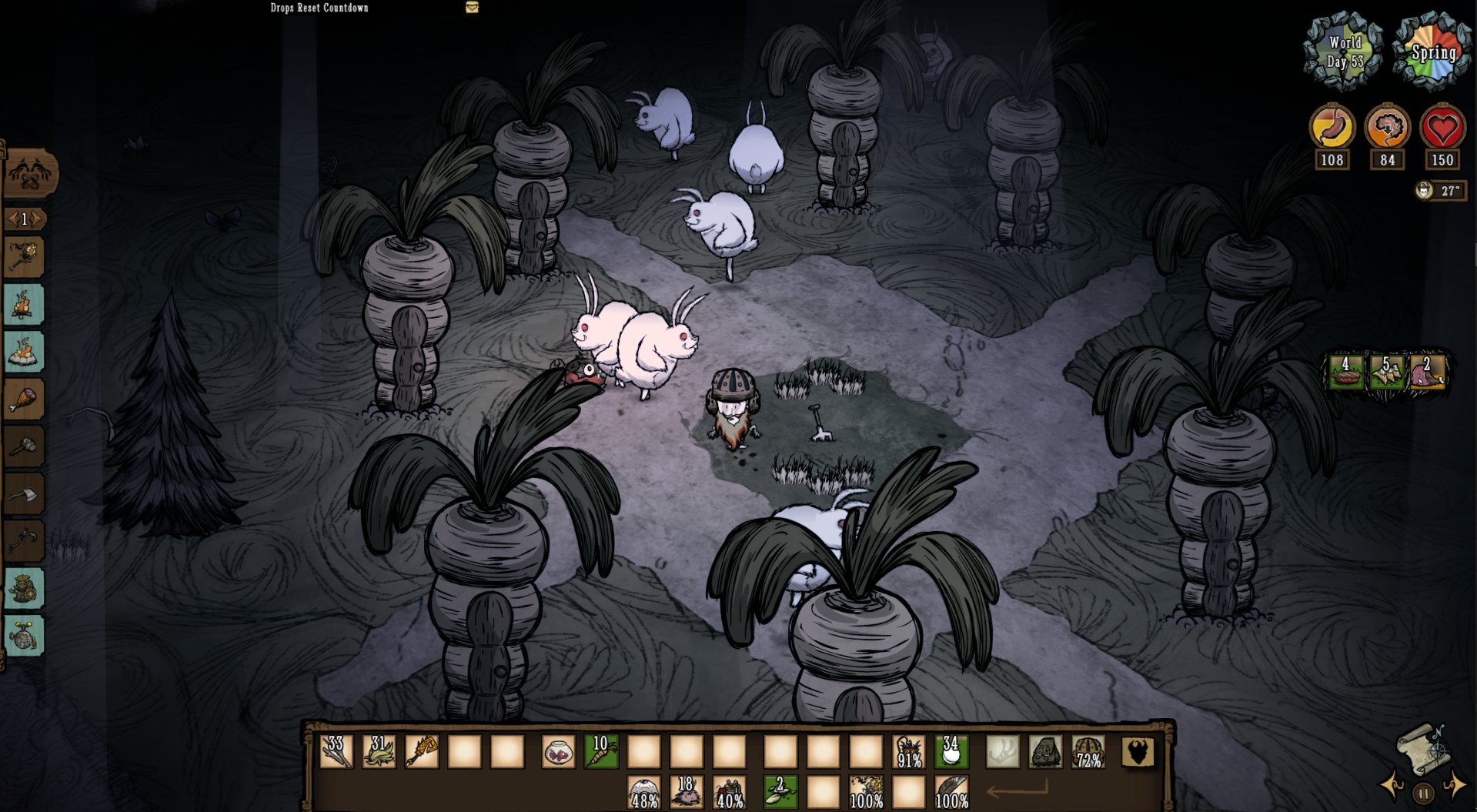Screen dimensions: 1477x812
Task: Select the torch crafting recipe
Action: [24, 257]
